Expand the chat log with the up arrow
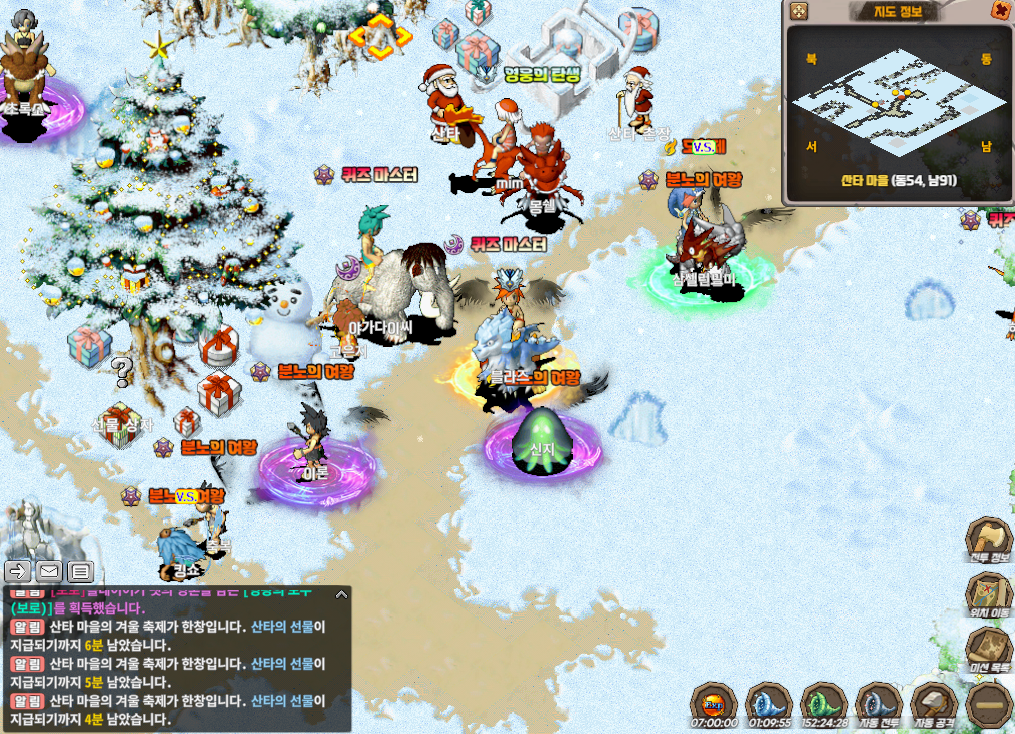1015x734 pixels. click(341, 594)
